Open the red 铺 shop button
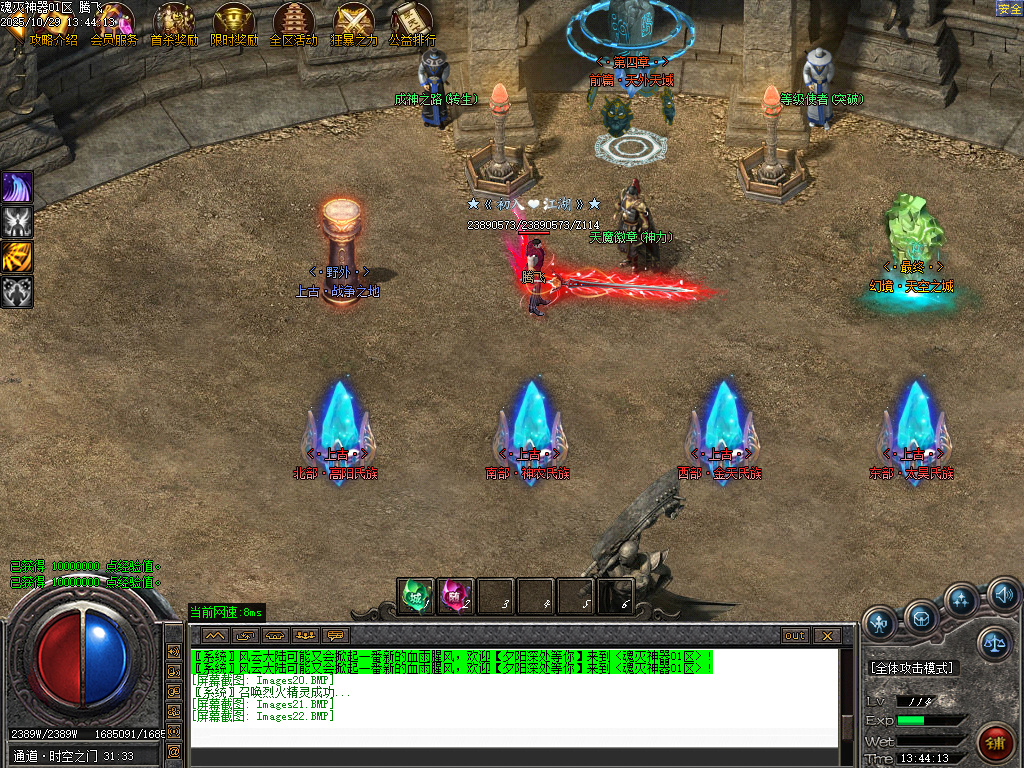This screenshot has width=1024, height=768. pos(994,742)
